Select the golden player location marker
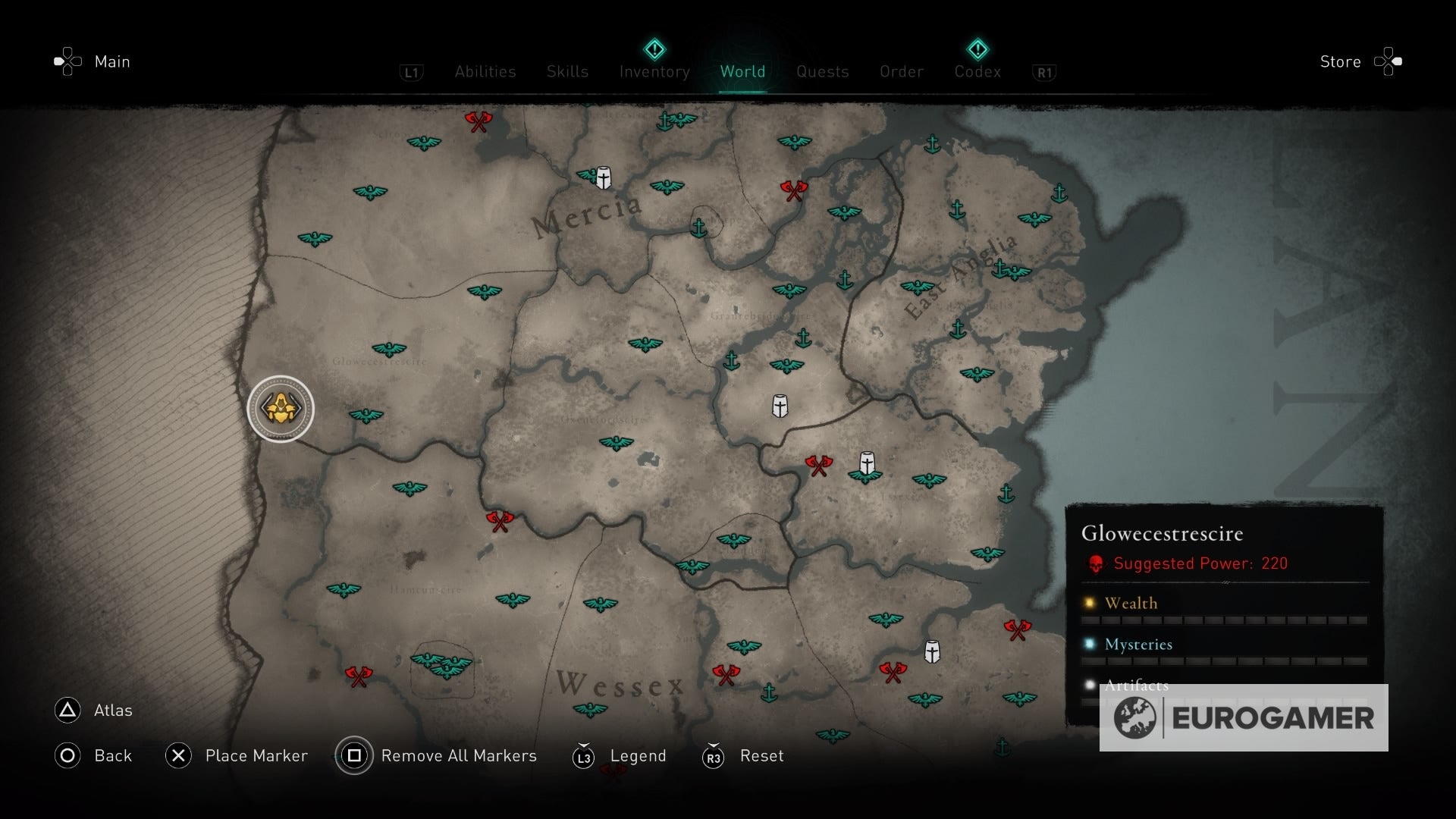The image size is (1456, 819). [281, 409]
